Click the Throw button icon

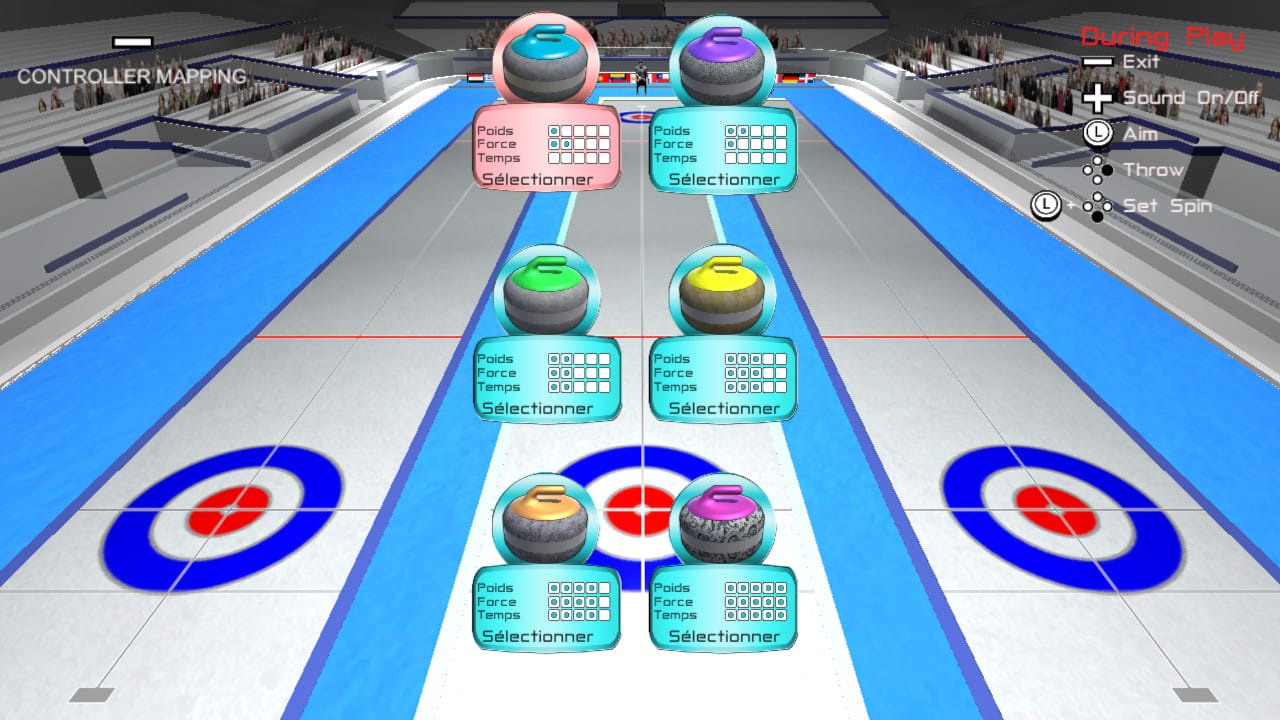(1097, 169)
